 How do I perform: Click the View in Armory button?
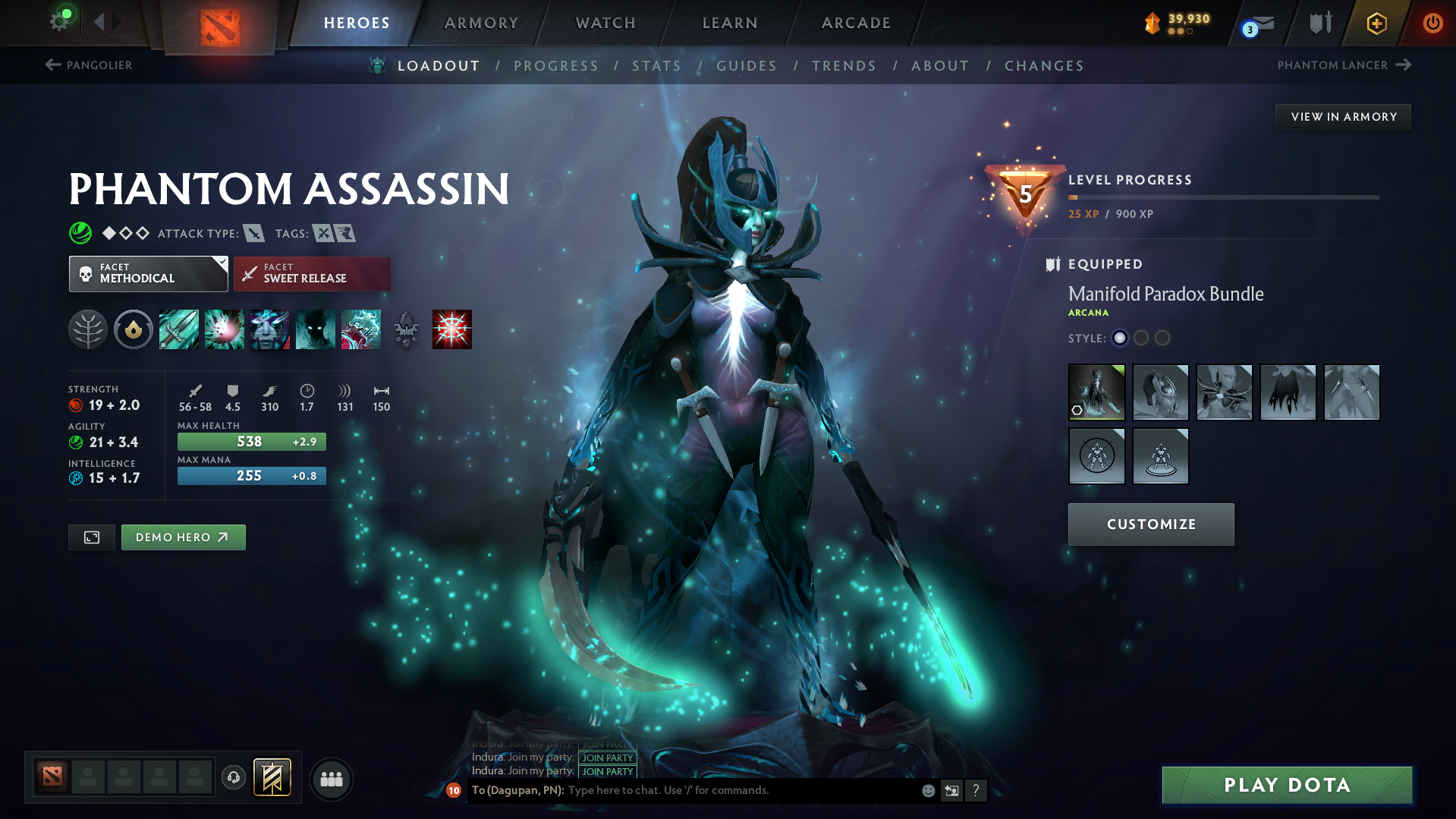coord(1344,117)
